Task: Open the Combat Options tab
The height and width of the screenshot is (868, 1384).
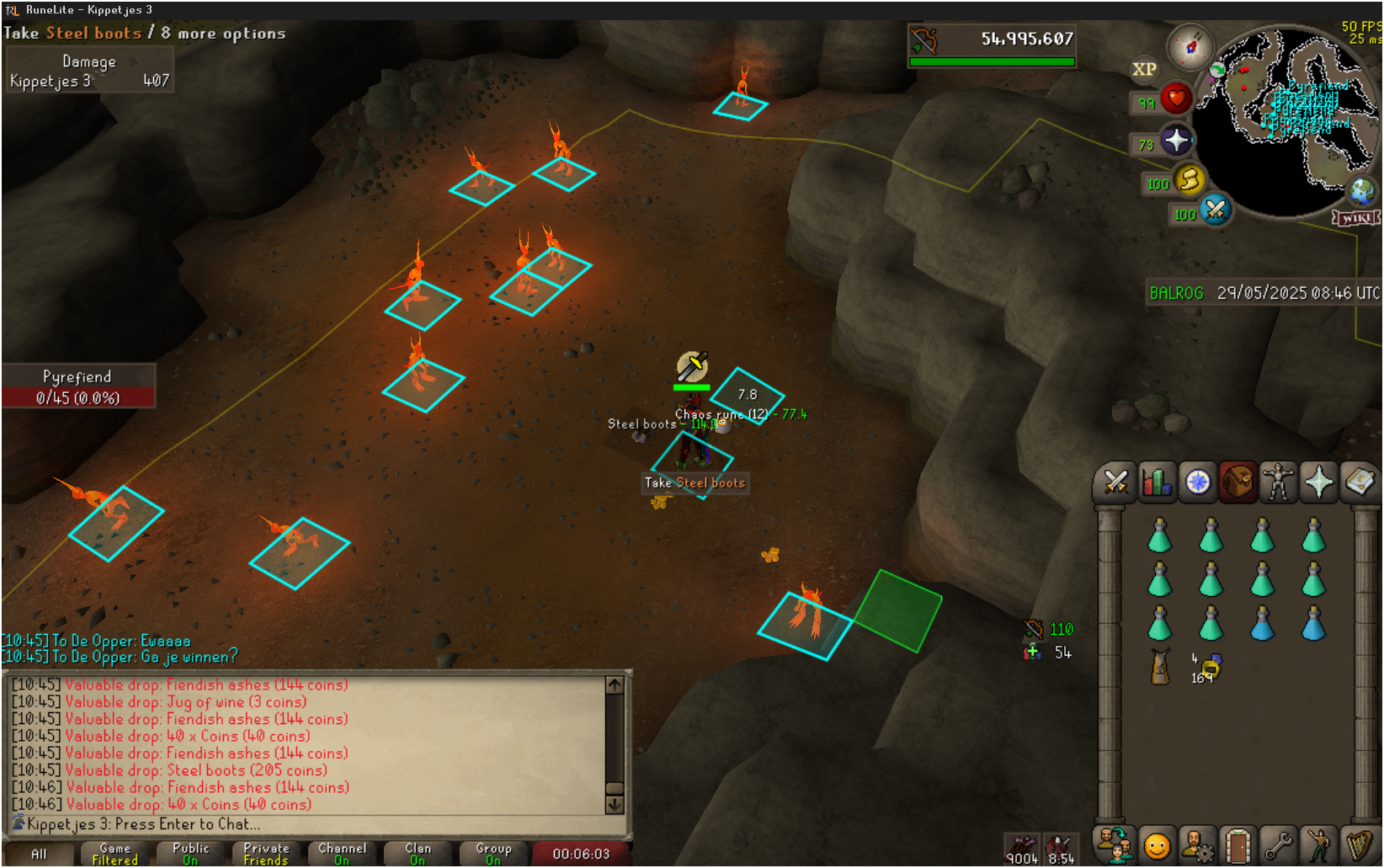Action: 1116,482
